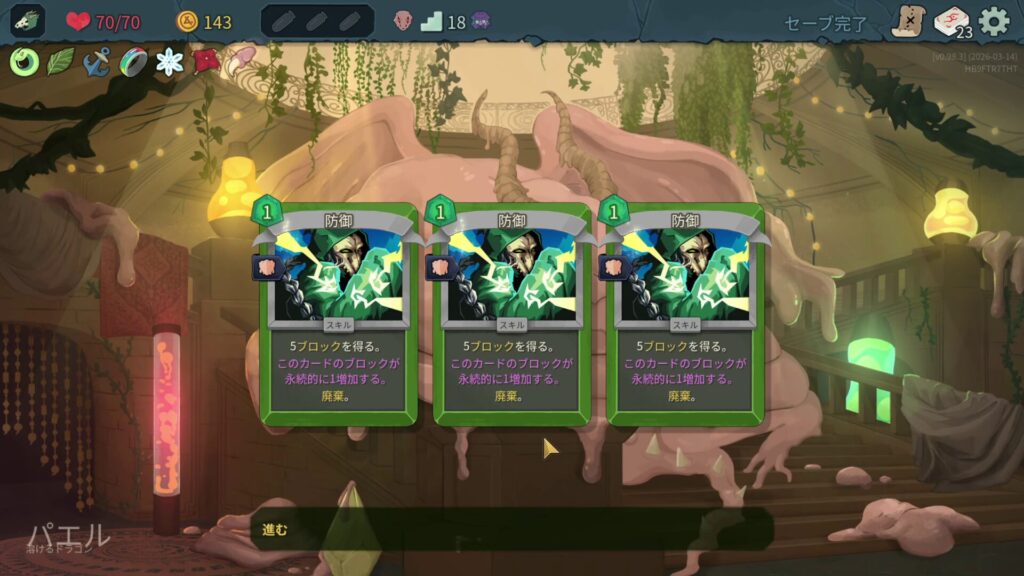The width and height of the screenshot is (1024, 576).
Task: Check the white snowflake relic
Action: 170,63
